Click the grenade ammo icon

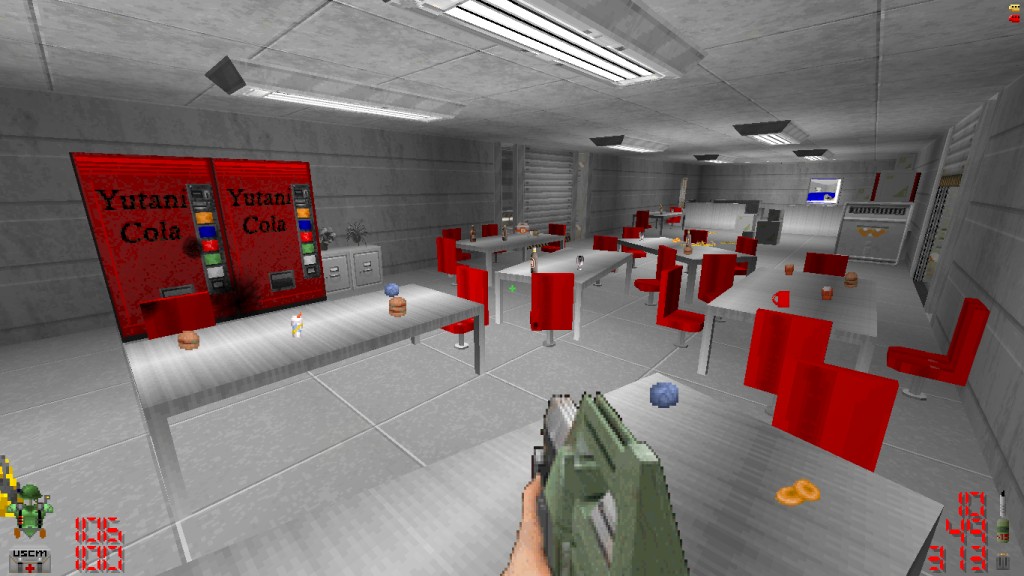click(1003, 529)
